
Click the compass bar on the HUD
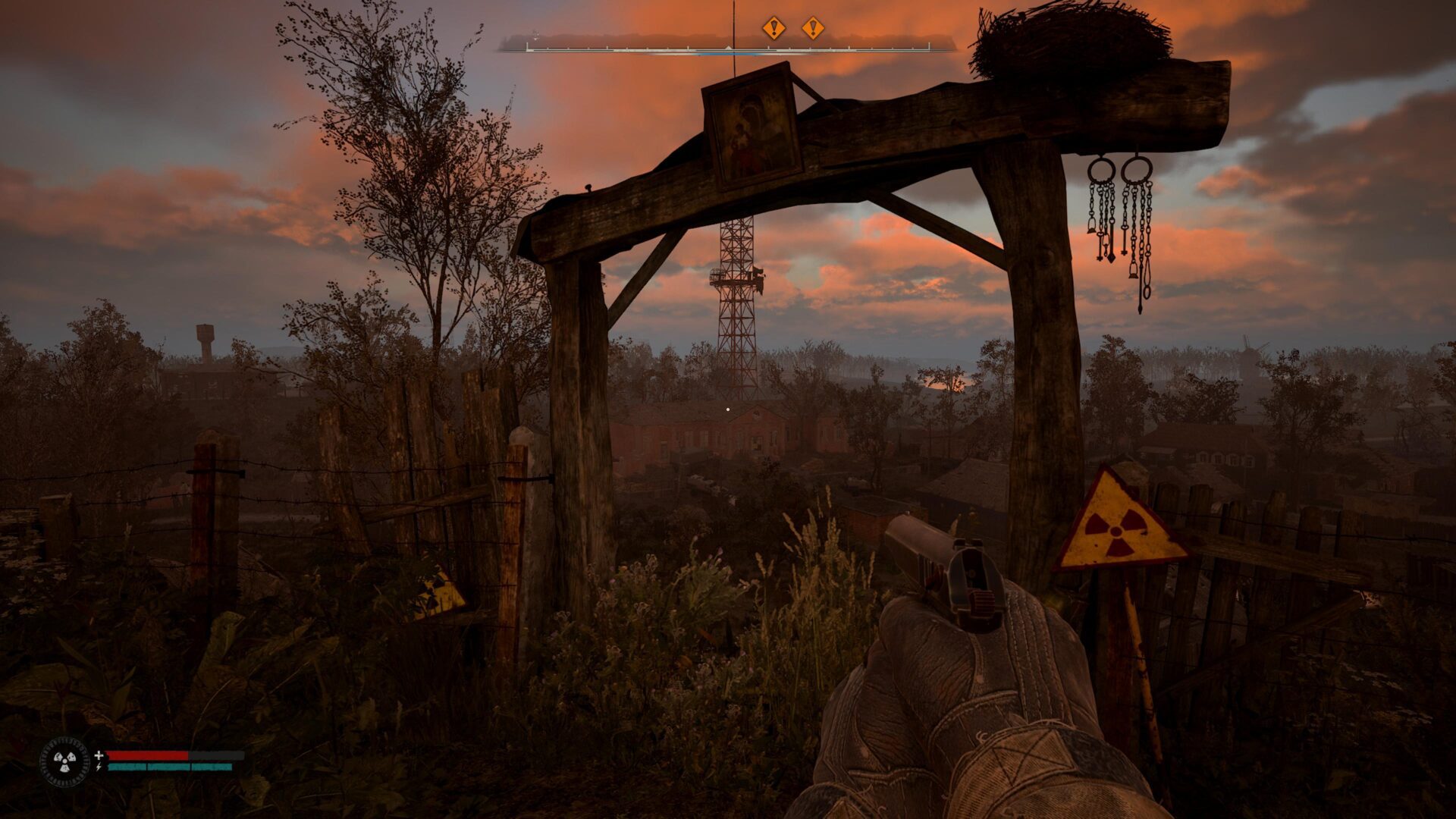(x=726, y=47)
